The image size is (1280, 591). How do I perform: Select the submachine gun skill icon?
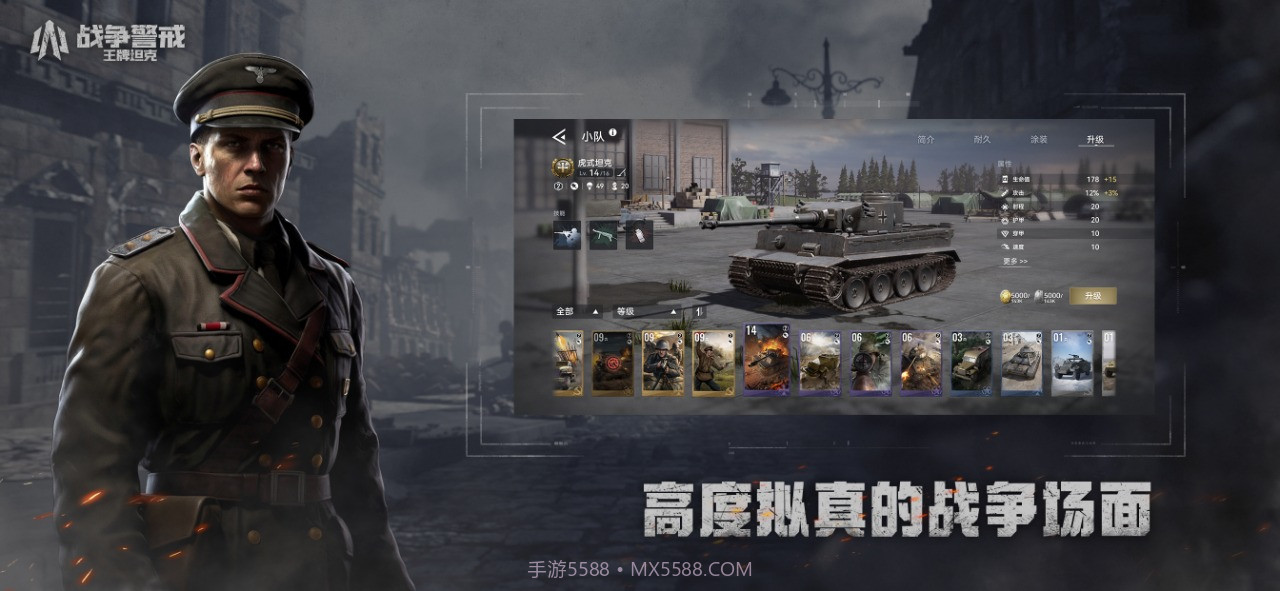pyautogui.click(x=603, y=235)
